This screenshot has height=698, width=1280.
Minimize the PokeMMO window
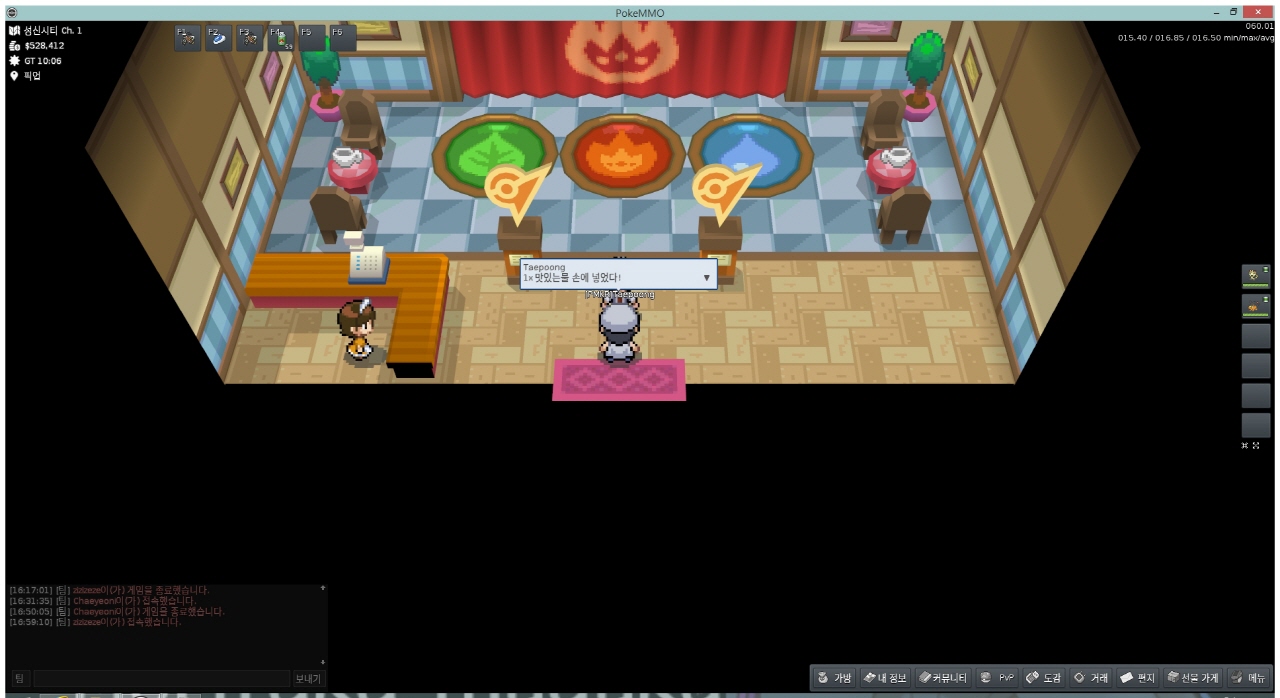tap(1216, 11)
